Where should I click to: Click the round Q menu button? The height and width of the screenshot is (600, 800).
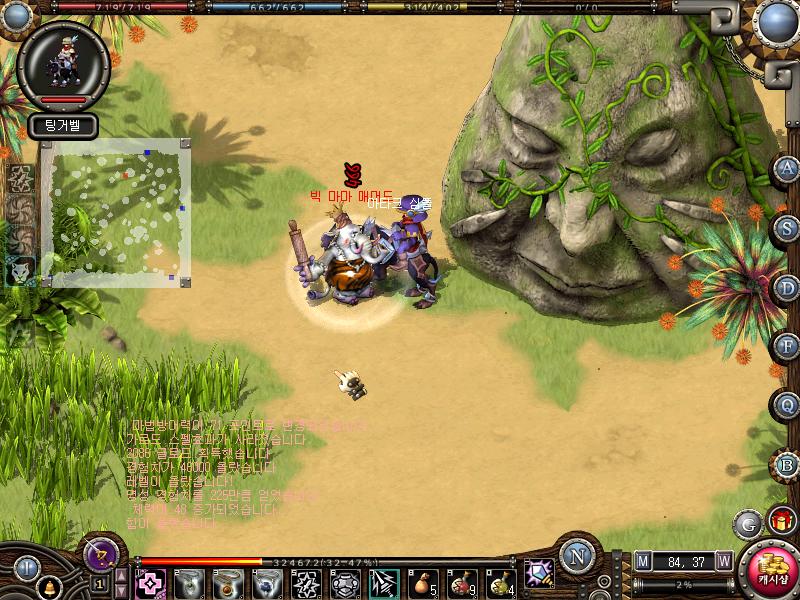tap(787, 406)
